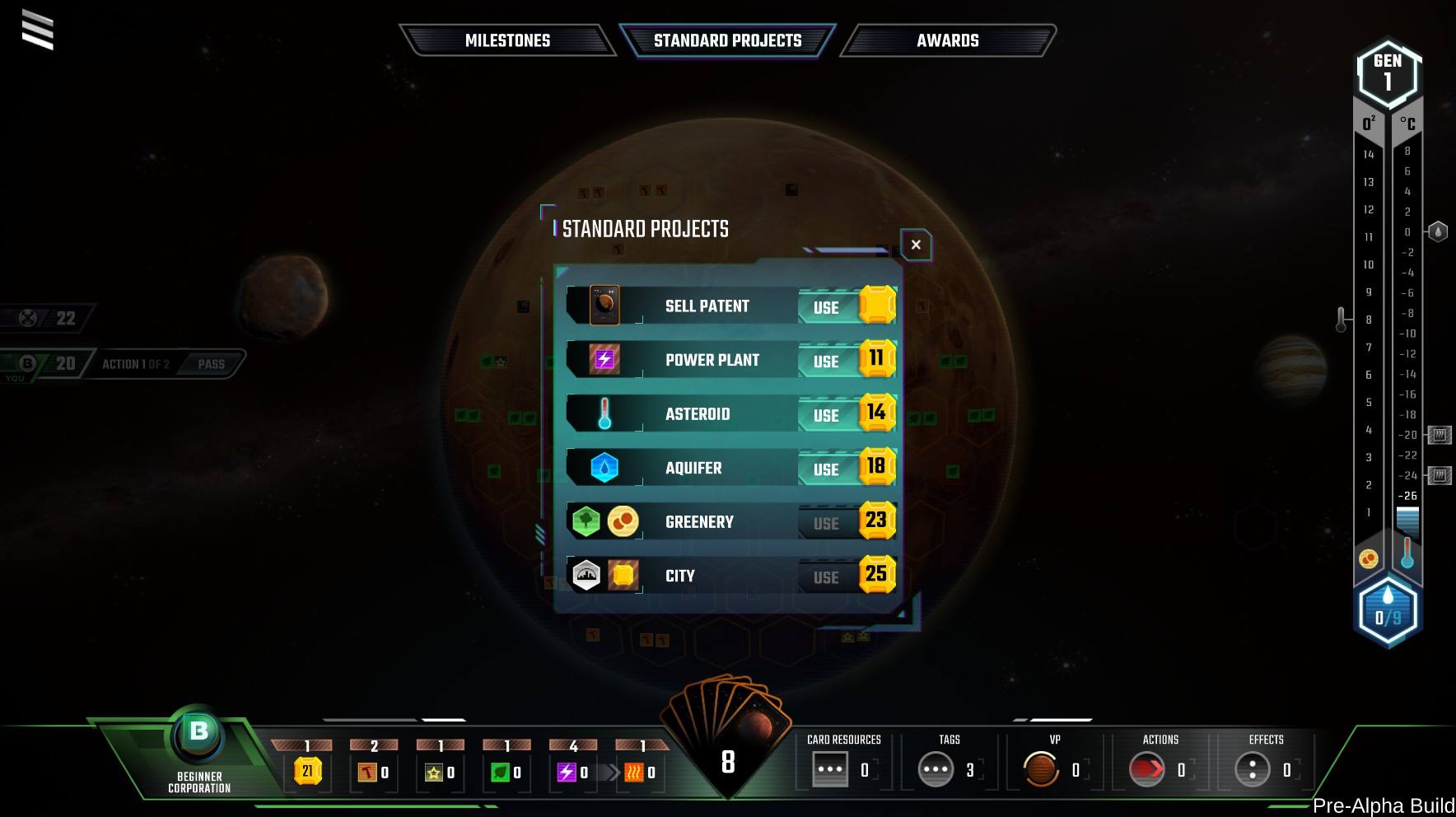The image size is (1456, 817).
Task: Click the Greenery project's Use button
Action: [x=826, y=523]
